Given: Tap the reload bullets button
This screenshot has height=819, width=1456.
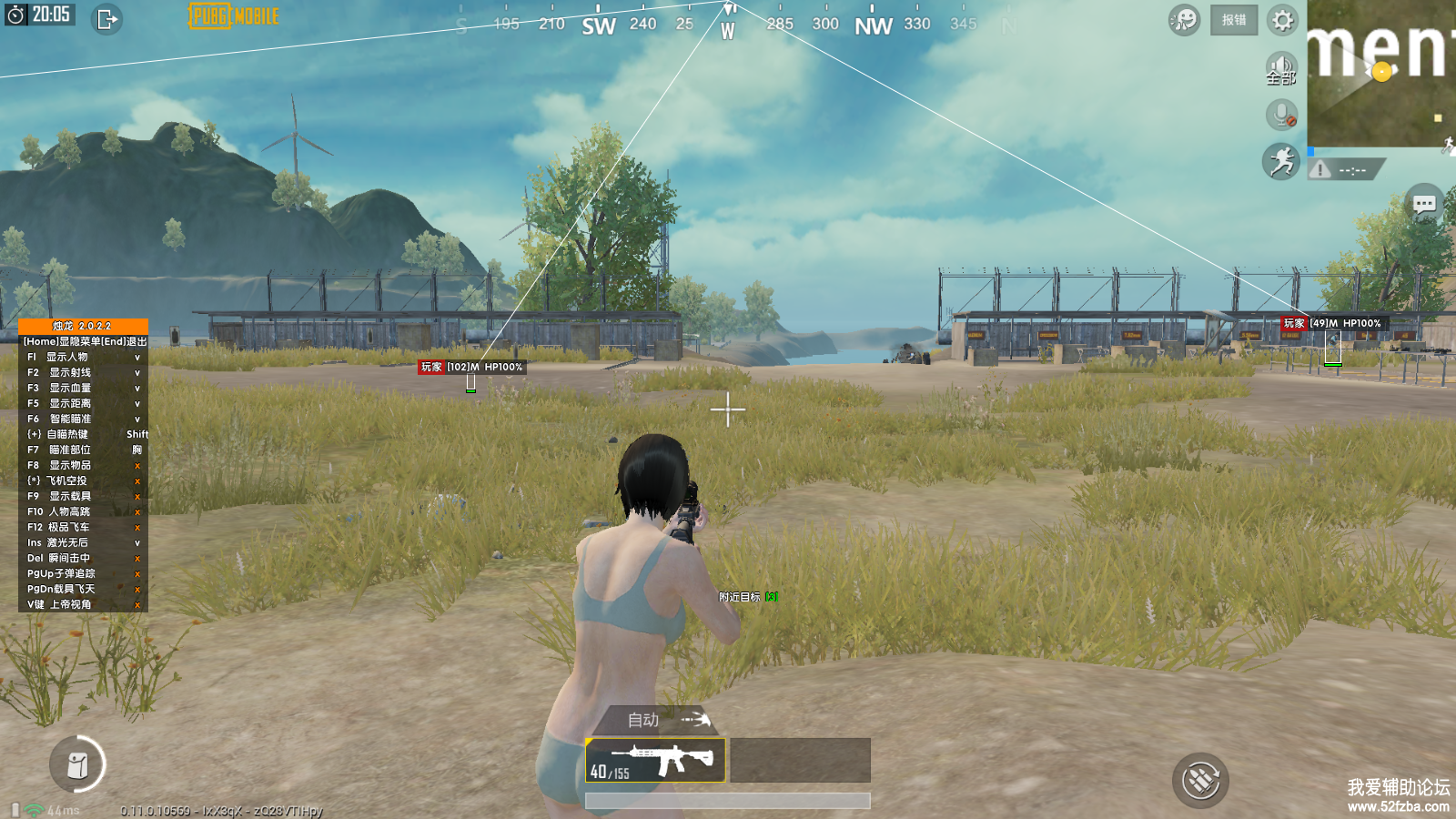Looking at the screenshot, I should [1200, 780].
